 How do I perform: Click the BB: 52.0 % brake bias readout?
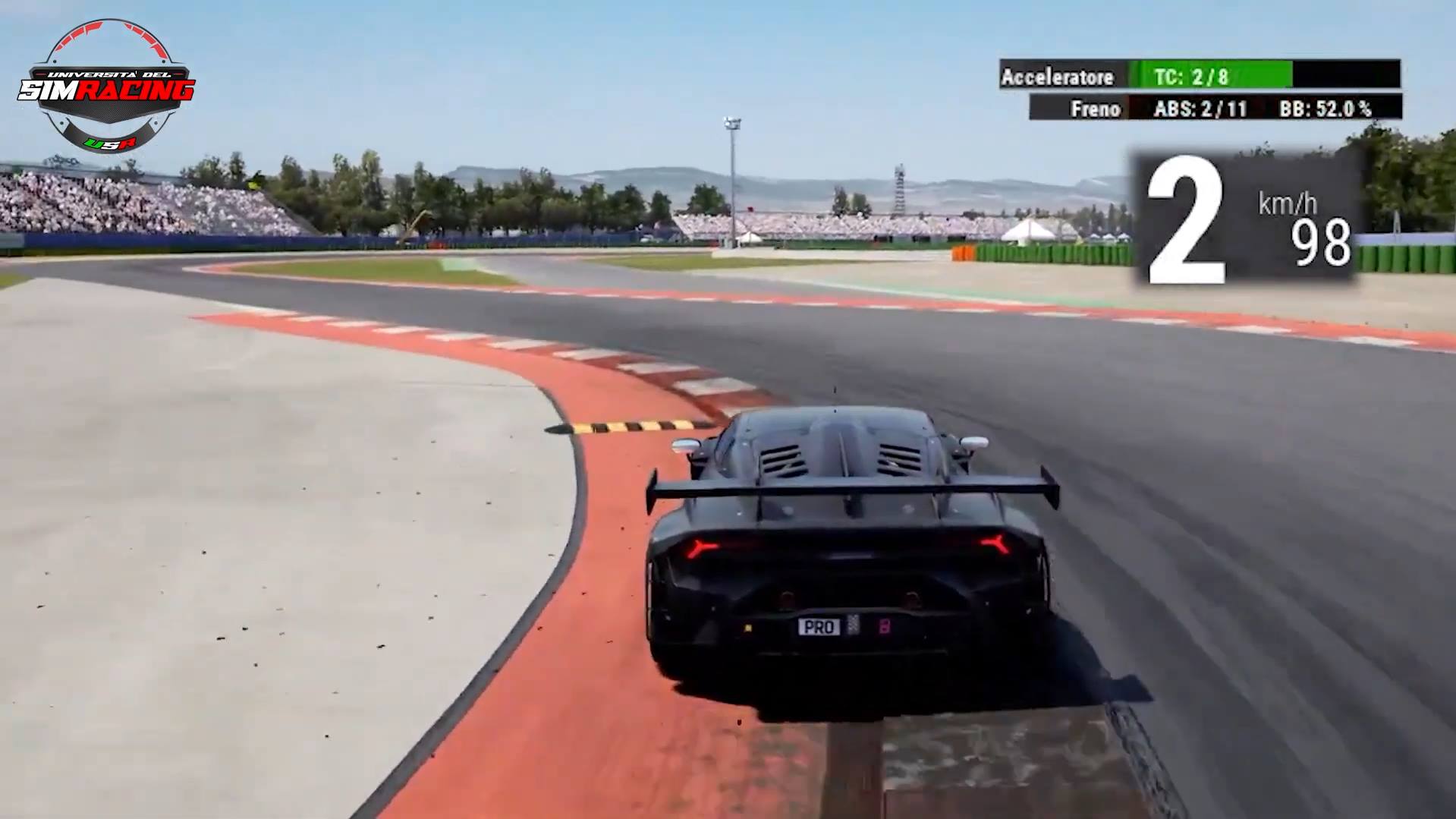point(1324,109)
